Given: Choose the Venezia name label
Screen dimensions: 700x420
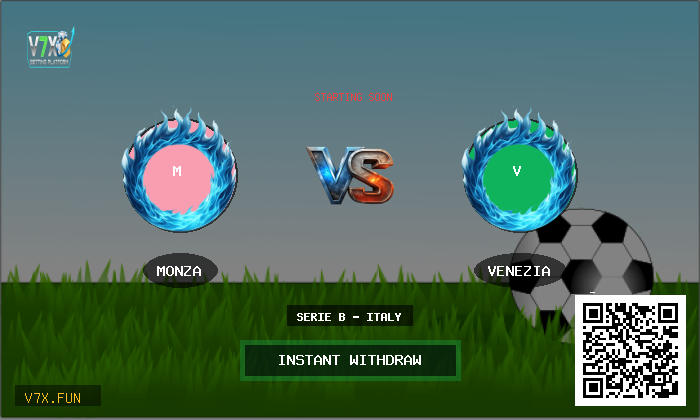Looking at the screenshot, I should point(519,270).
